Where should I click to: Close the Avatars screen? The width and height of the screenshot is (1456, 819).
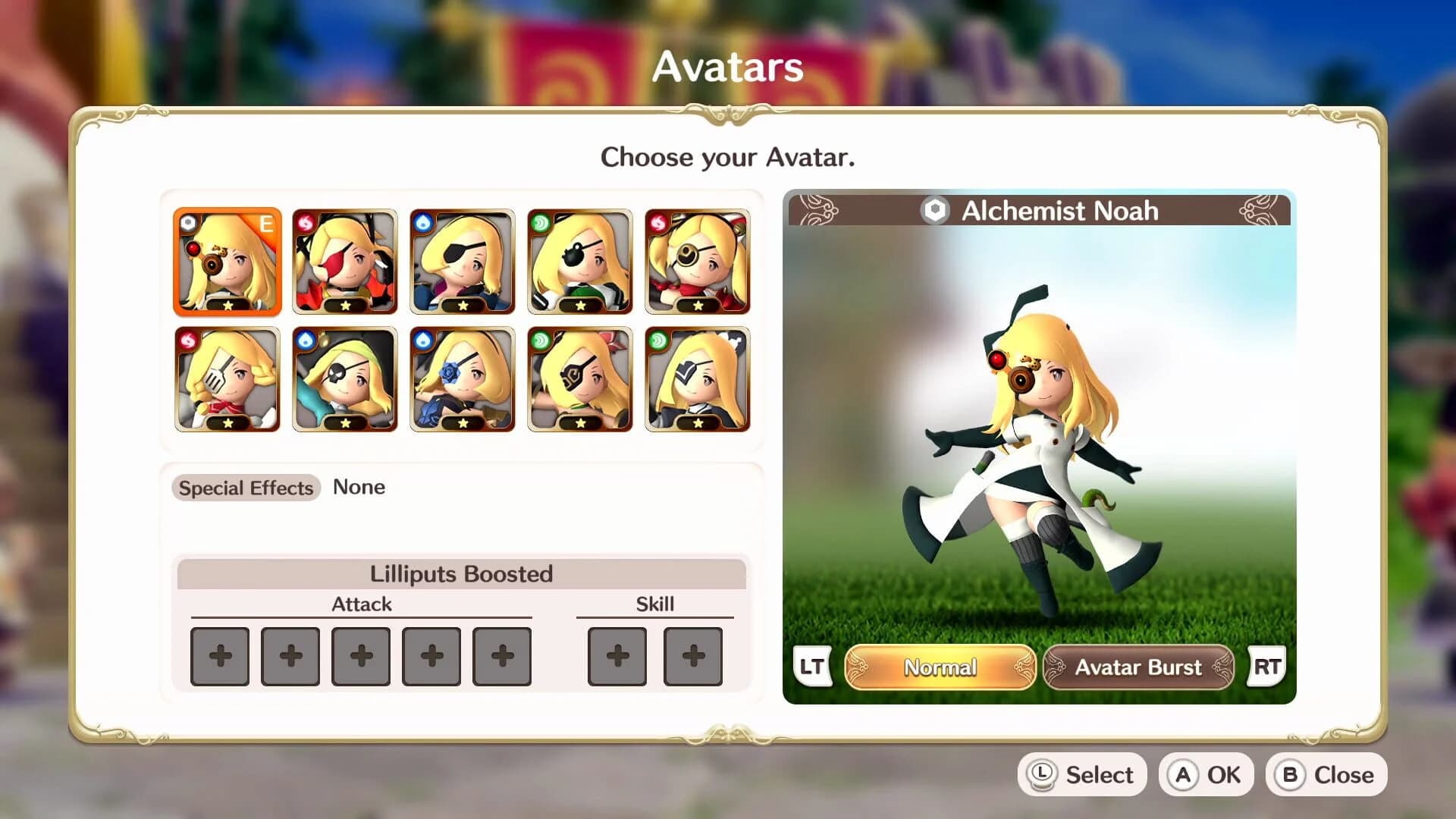pyautogui.click(x=1326, y=774)
